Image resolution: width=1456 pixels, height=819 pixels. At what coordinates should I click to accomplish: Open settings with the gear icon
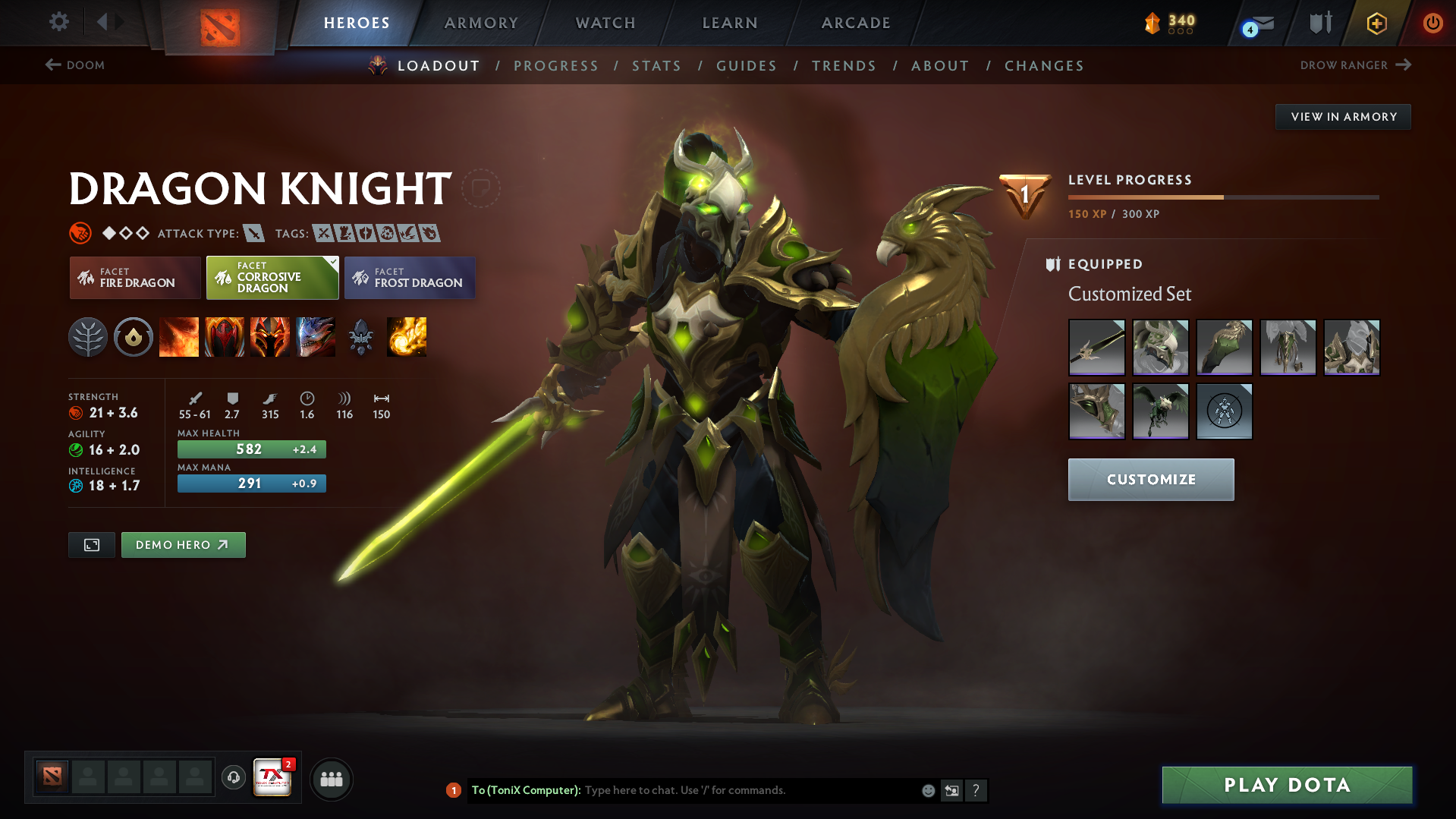[x=59, y=23]
